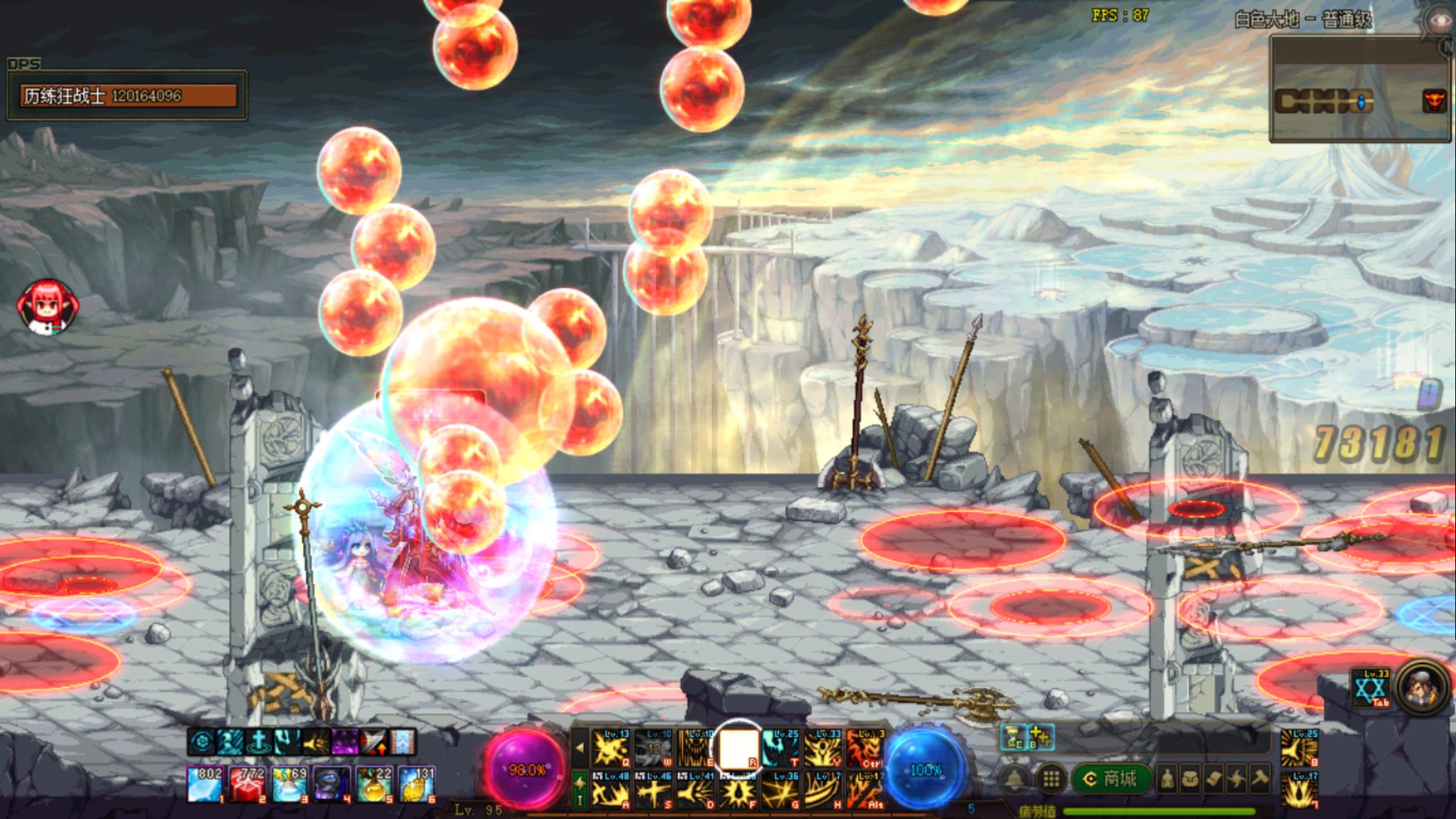This screenshot has width=1456, height=819.
Task: Select the red-haired character portrait
Action: pyautogui.click(x=48, y=307)
